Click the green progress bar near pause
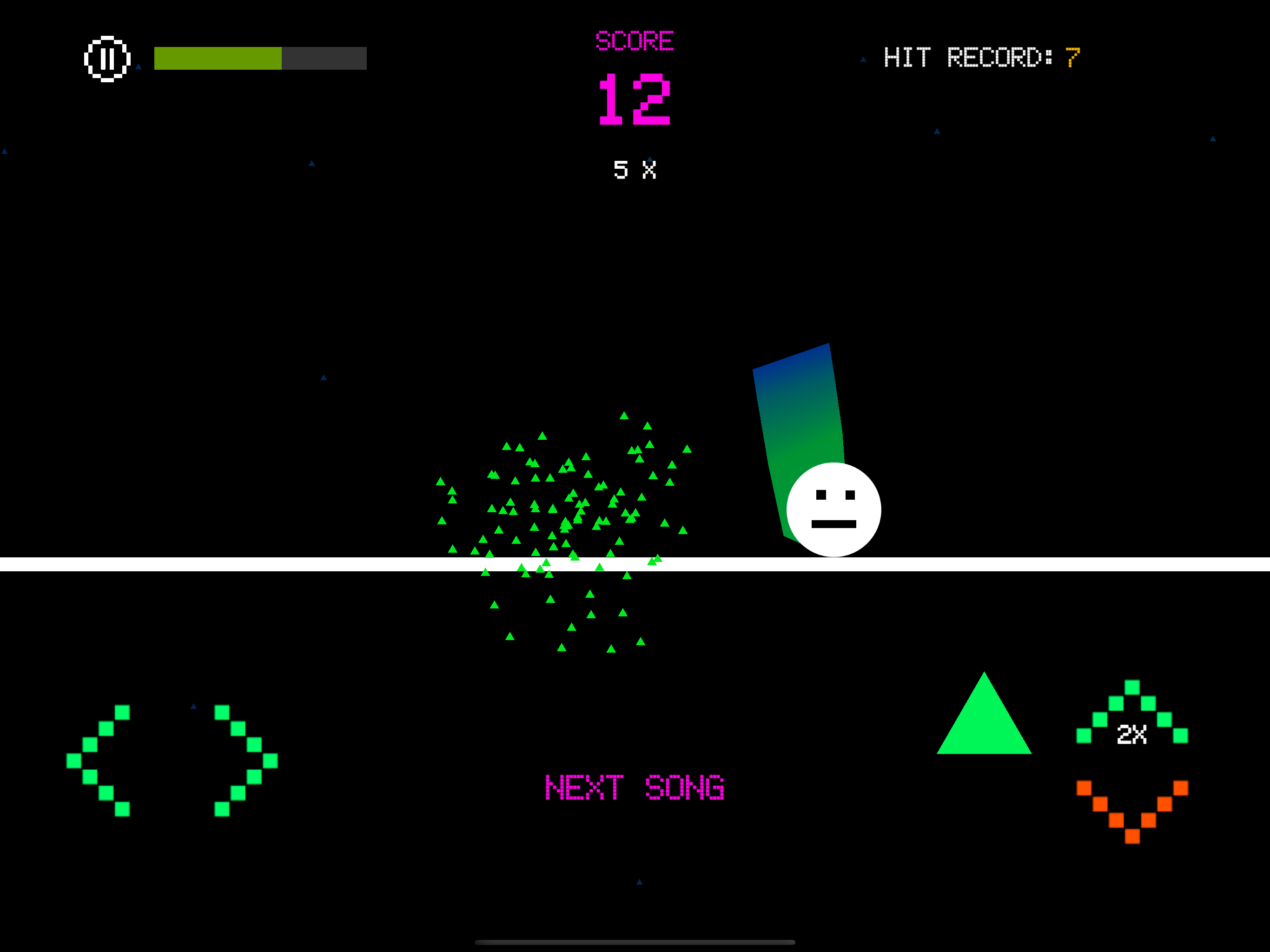Image resolution: width=1270 pixels, height=952 pixels. (x=218, y=58)
